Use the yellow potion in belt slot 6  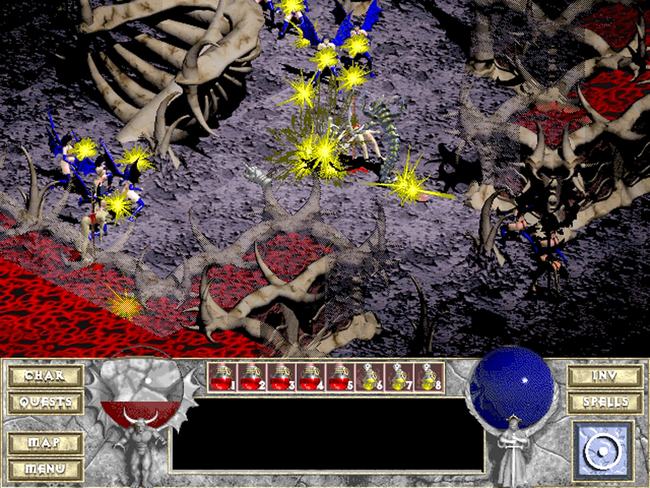click(x=370, y=377)
